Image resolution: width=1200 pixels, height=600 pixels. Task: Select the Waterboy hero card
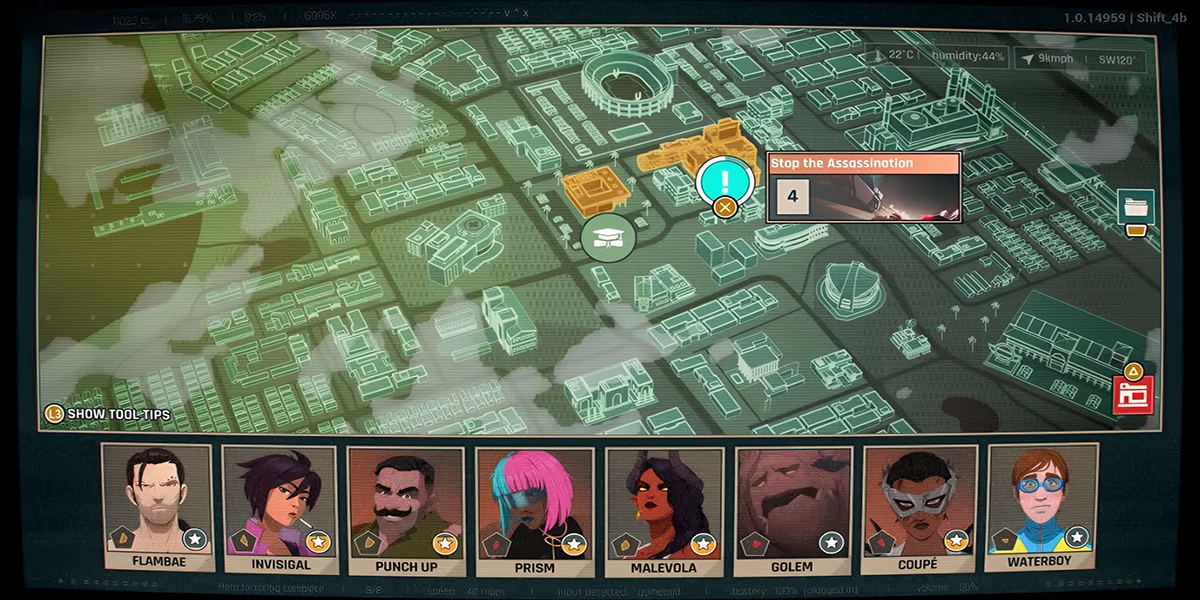coord(1042,508)
